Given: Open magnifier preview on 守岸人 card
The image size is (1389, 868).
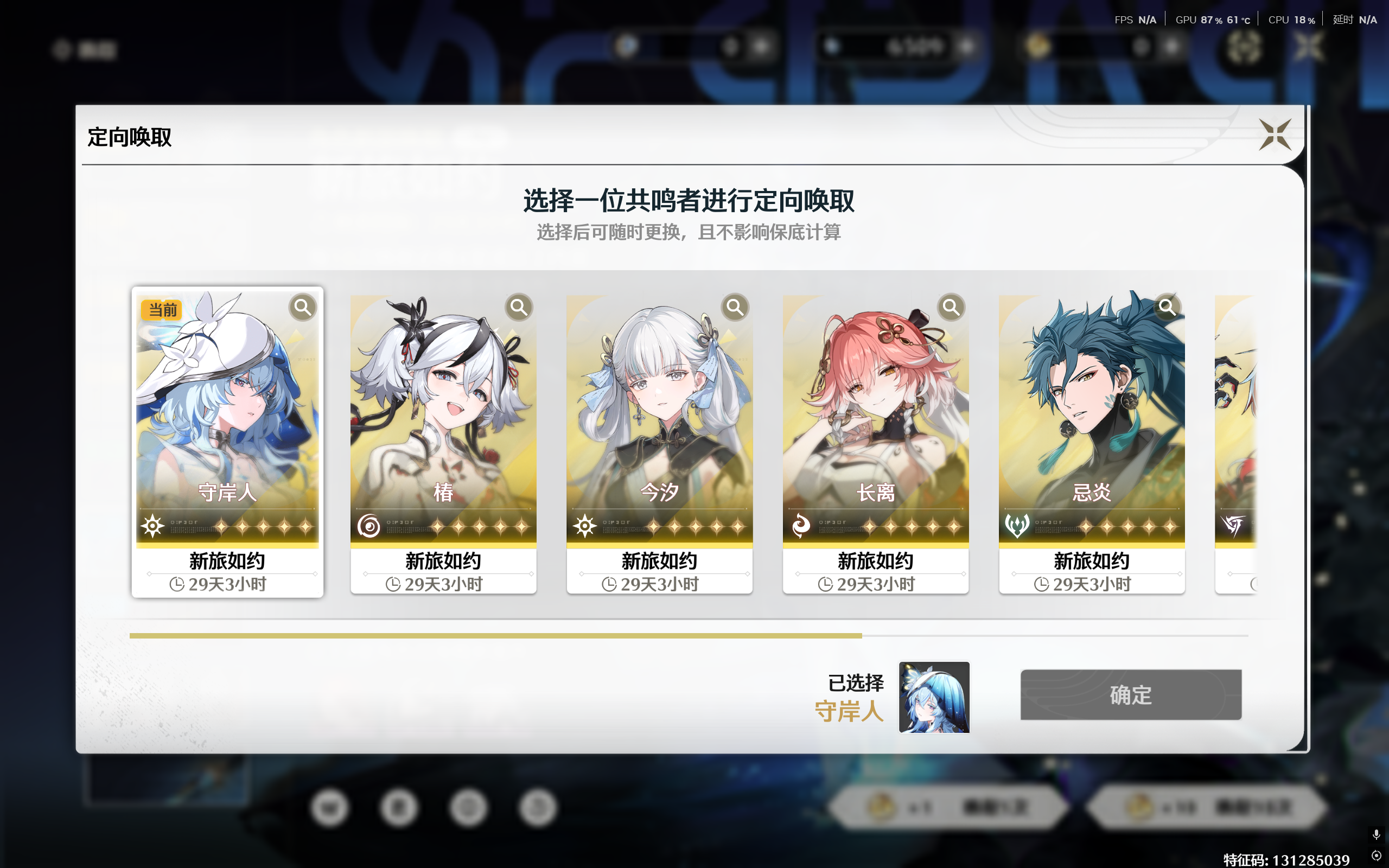Looking at the screenshot, I should pyautogui.click(x=302, y=307).
